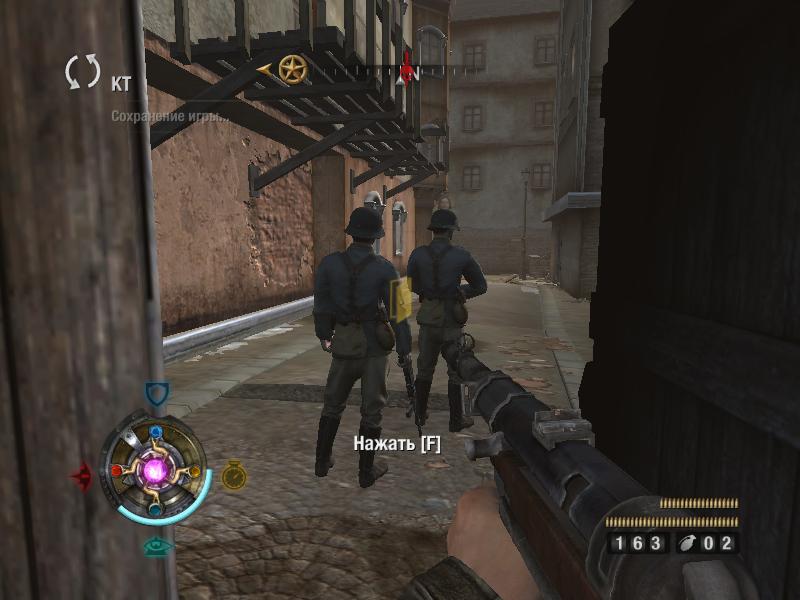The image size is (800, 600).
Task: Click the circular arrows save indicator
Action: point(83,73)
